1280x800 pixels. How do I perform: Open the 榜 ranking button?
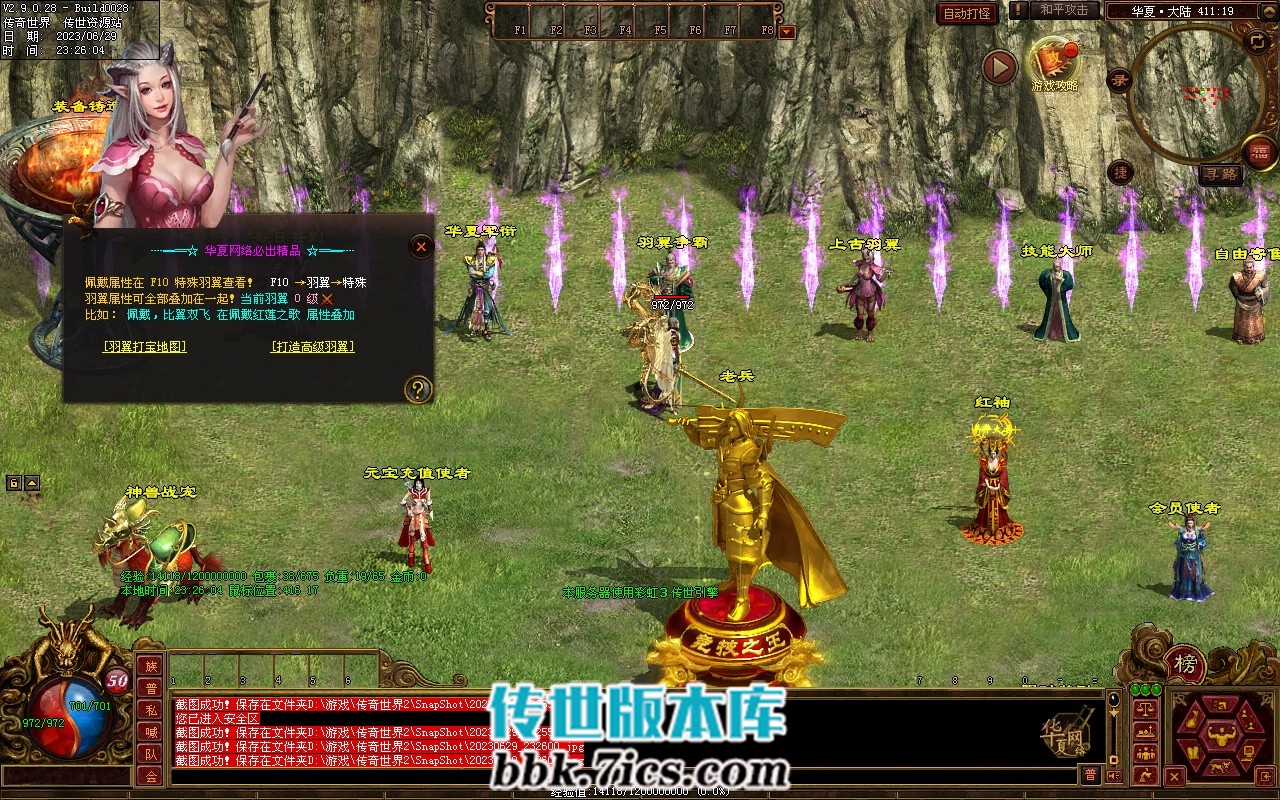click(1185, 665)
